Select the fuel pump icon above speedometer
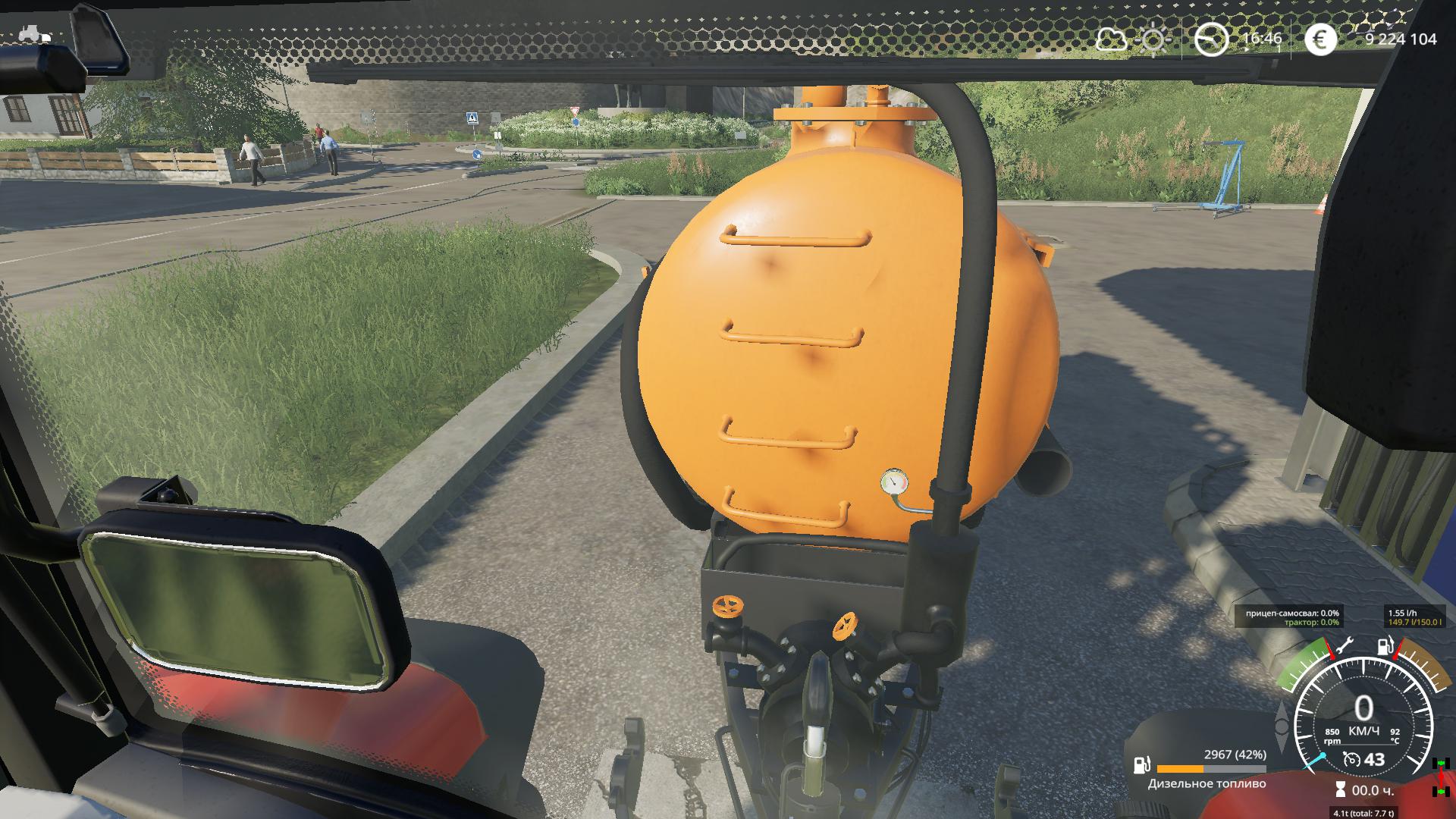This screenshot has width=1456, height=819. (1385, 647)
